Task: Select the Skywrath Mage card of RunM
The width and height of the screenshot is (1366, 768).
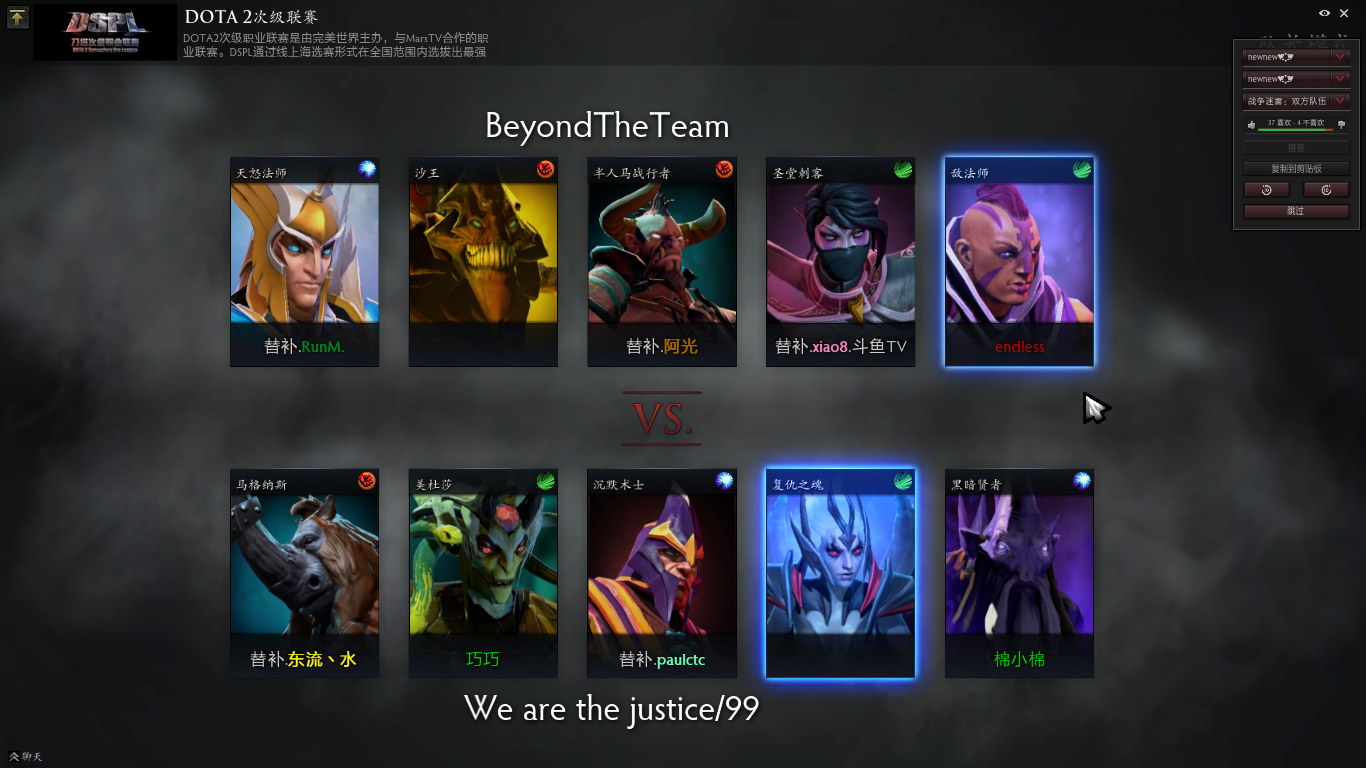Action: (x=304, y=262)
